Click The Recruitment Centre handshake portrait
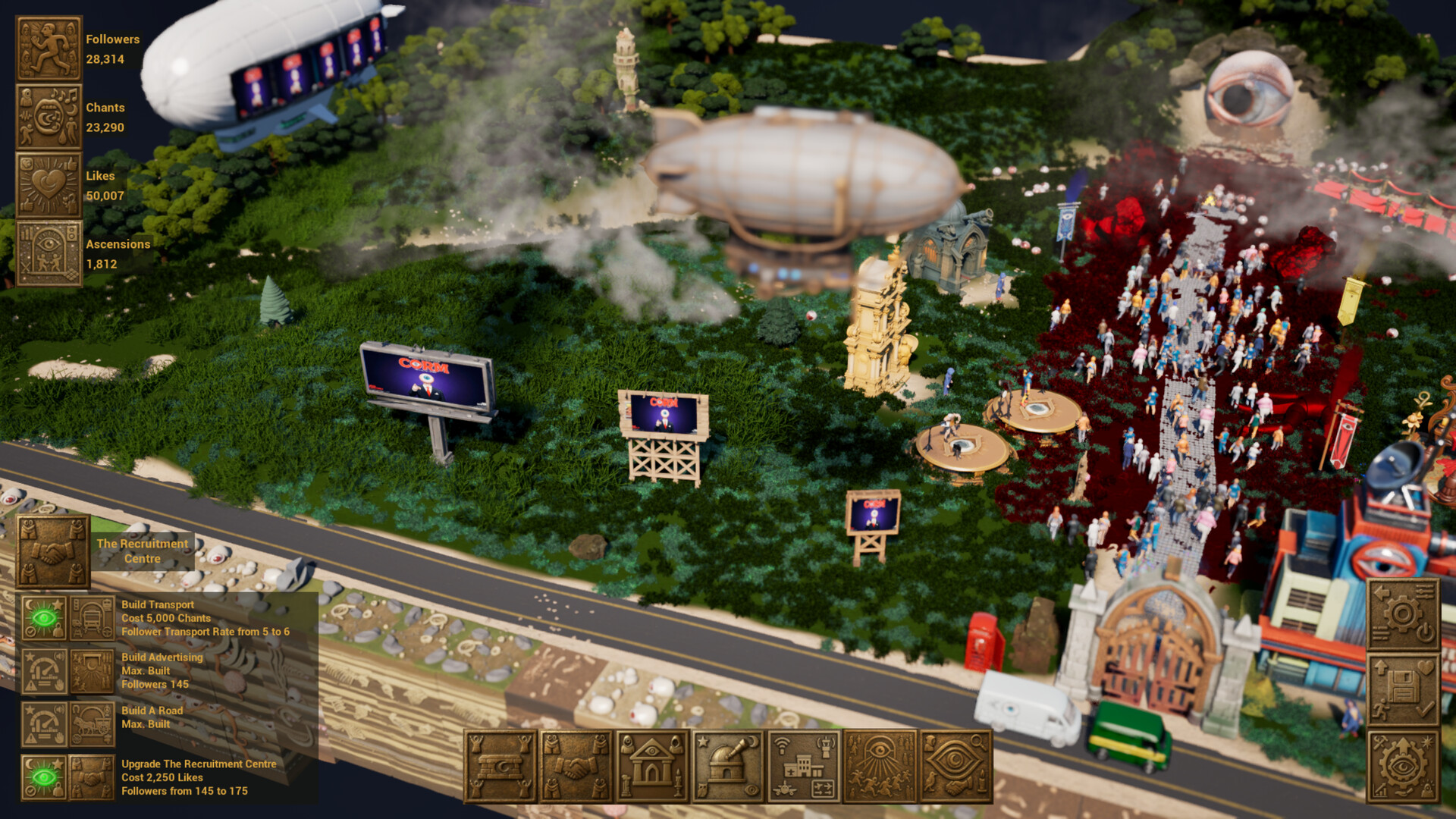The height and width of the screenshot is (819, 1456). click(x=51, y=551)
